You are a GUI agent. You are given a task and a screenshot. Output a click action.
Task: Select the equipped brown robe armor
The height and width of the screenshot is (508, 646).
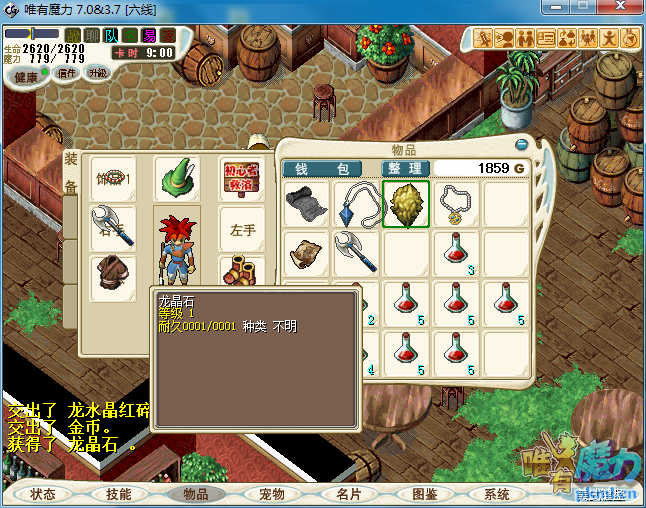coord(113,277)
